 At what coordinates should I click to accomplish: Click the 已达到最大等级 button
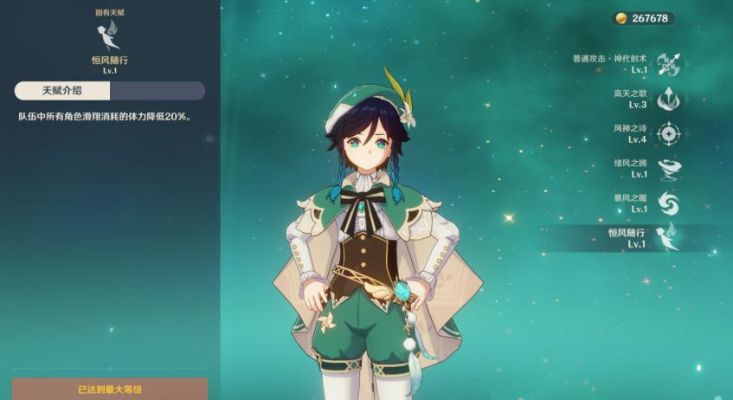coord(110,388)
